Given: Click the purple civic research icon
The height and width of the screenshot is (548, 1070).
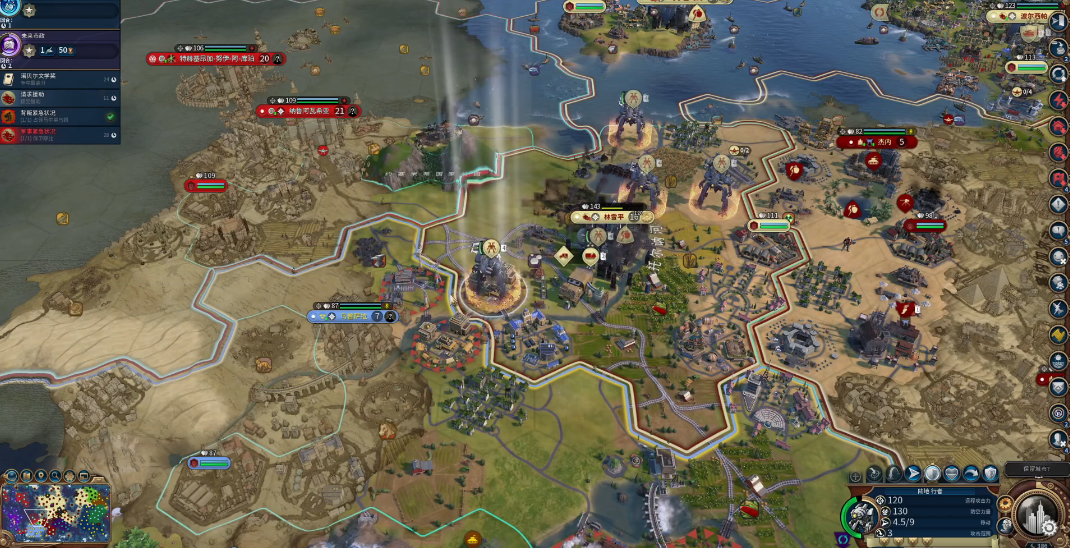Looking at the screenshot, I should [11, 46].
